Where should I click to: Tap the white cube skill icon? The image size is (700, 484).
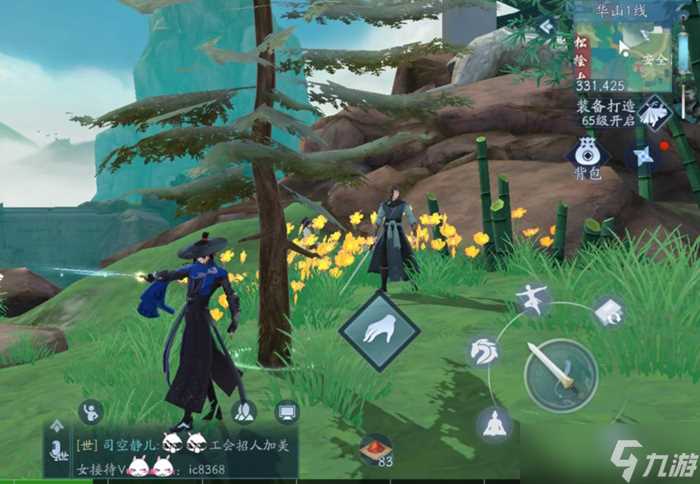pyautogui.click(x=608, y=312)
